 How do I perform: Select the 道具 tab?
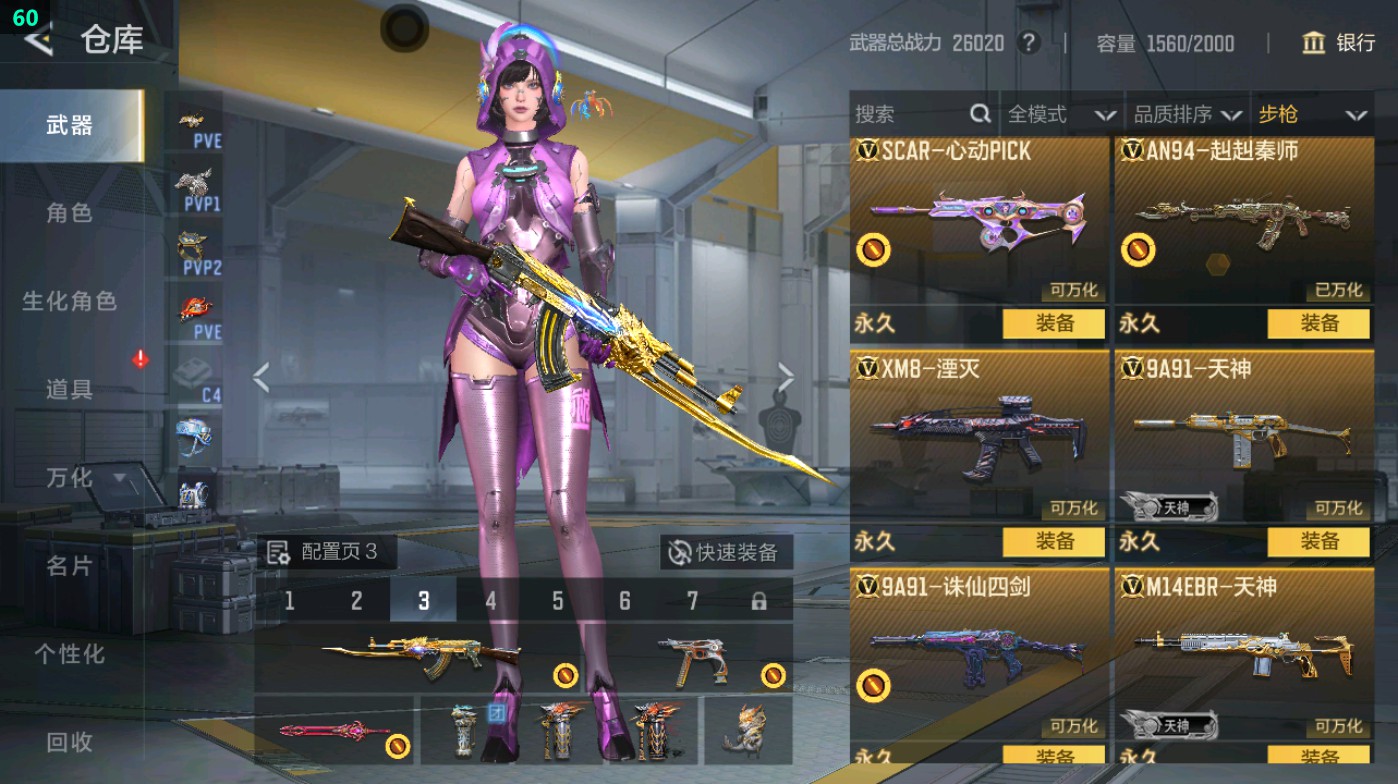tap(69, 389)
